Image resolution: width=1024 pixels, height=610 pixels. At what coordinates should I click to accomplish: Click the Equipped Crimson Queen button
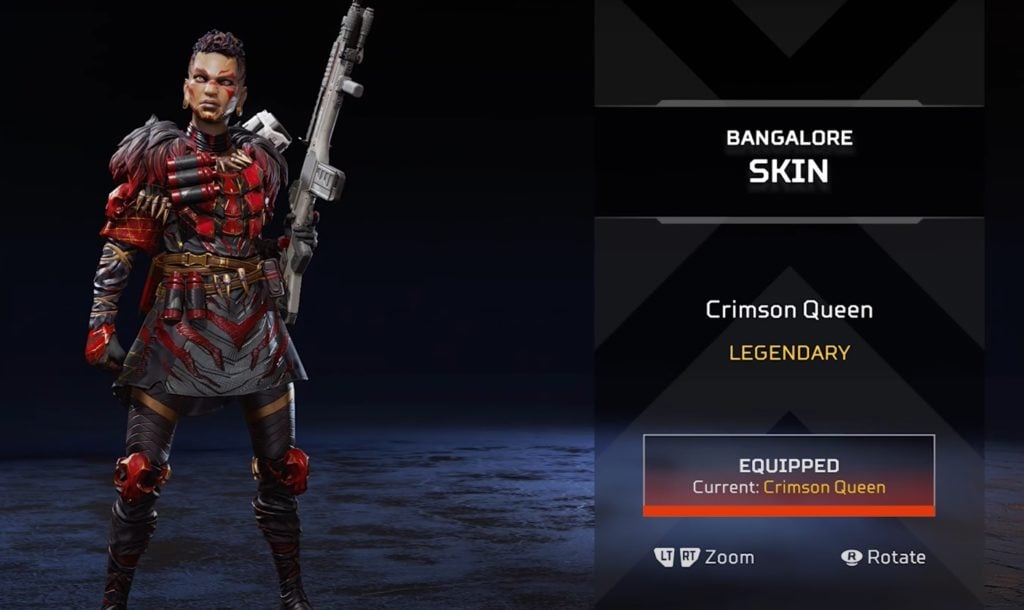[x=789, y=476]
